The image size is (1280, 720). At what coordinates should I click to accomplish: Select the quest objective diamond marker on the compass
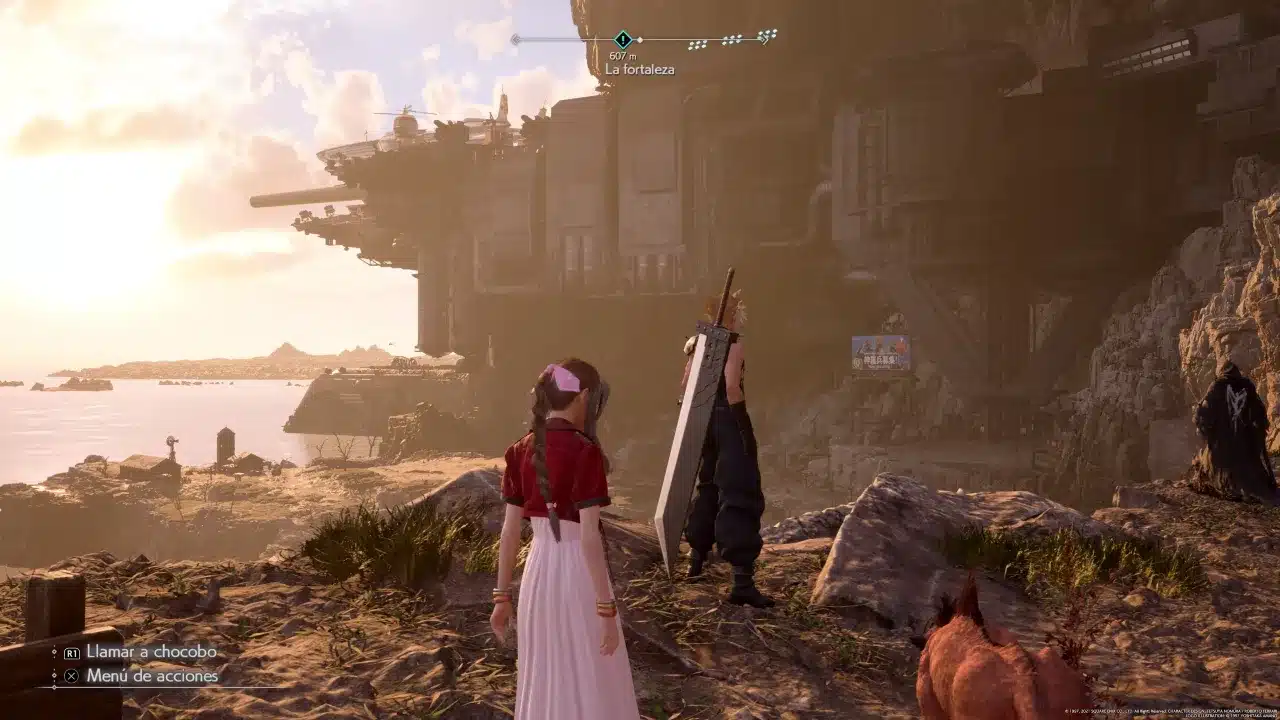click(623, 40)
